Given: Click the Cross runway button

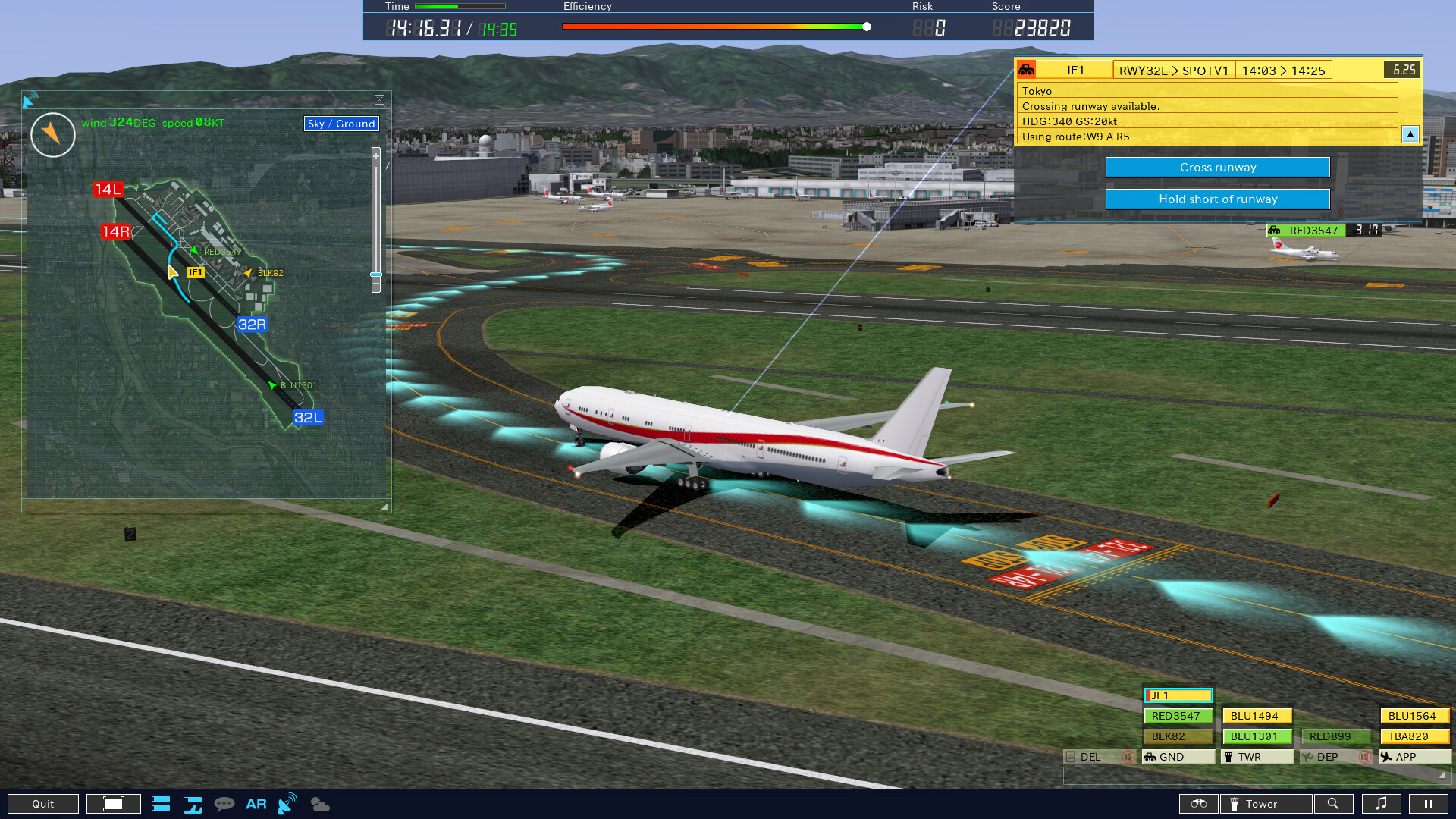Looking at the screenshot, I should tap(1217, 167).
